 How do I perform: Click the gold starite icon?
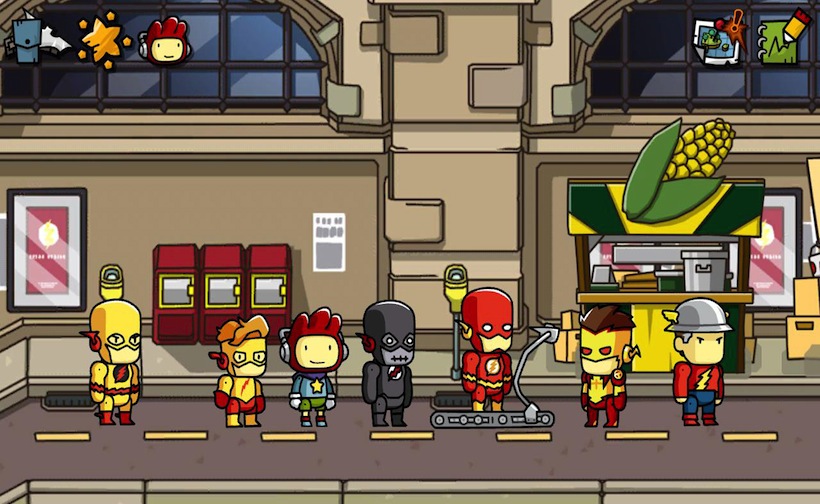[x=102, y=40]
